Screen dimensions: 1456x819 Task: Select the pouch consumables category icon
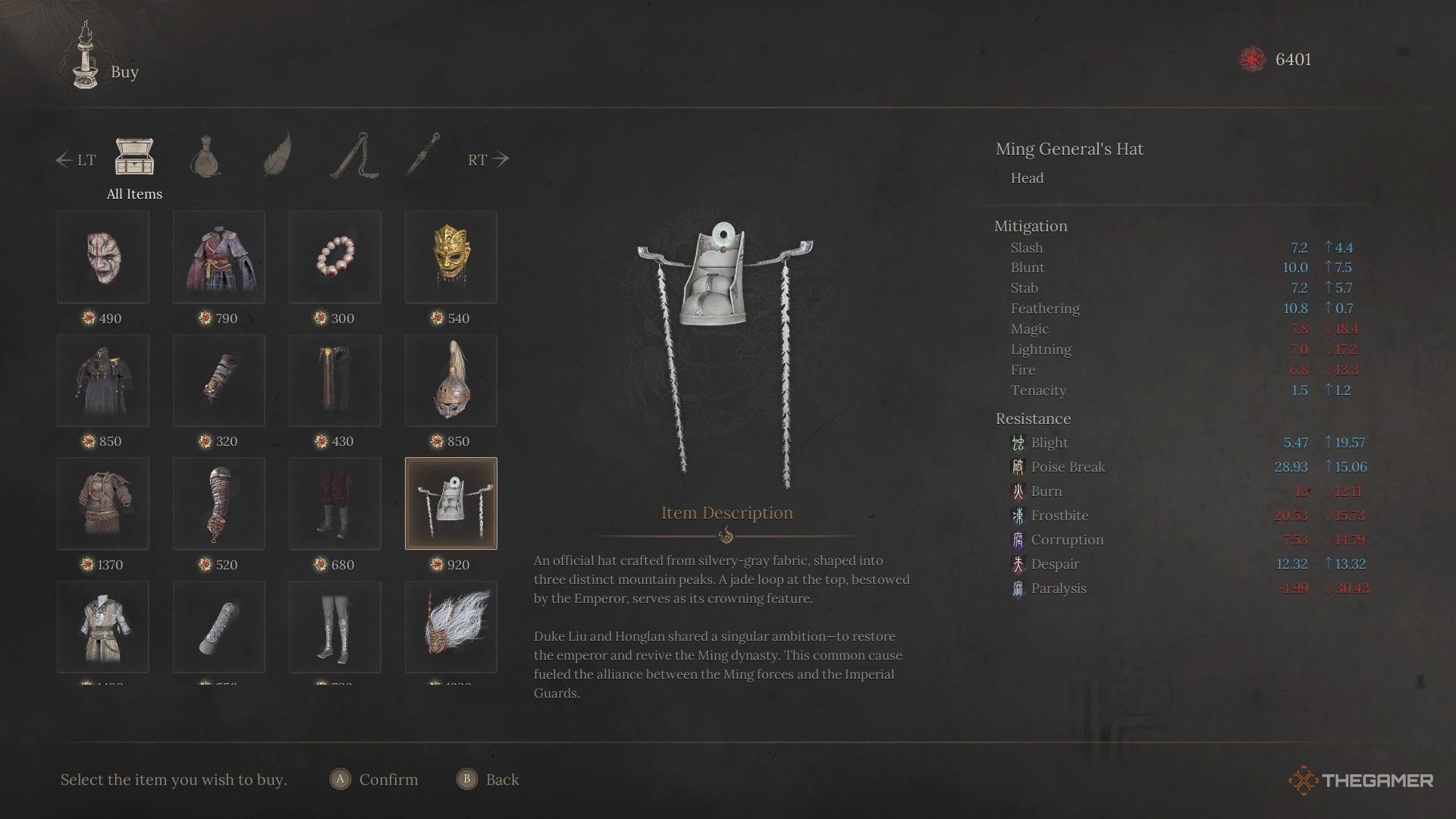click(x=207, y=157)
